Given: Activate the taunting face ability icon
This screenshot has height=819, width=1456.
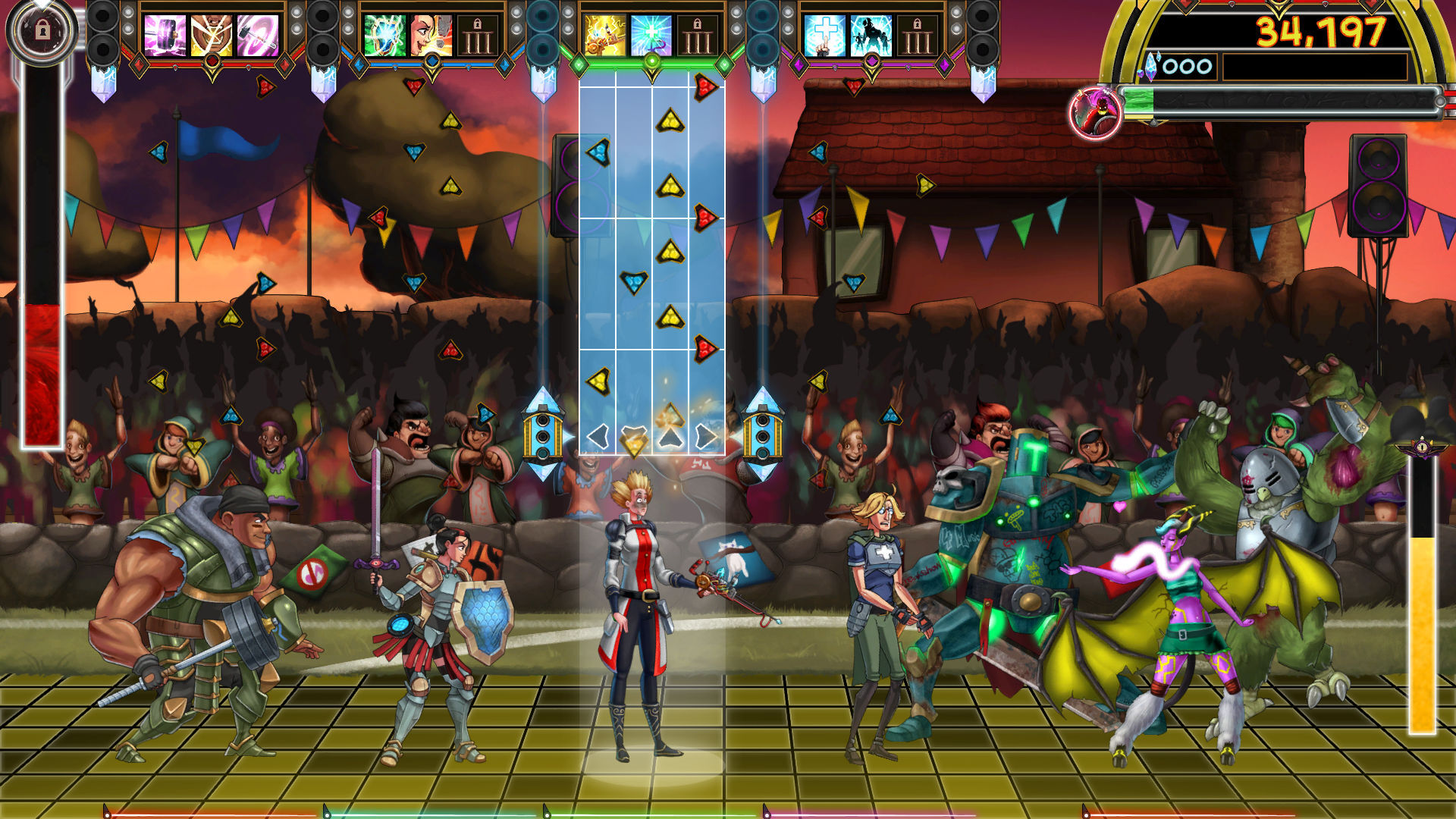Looking at the screenshot, I should (430, 32).
